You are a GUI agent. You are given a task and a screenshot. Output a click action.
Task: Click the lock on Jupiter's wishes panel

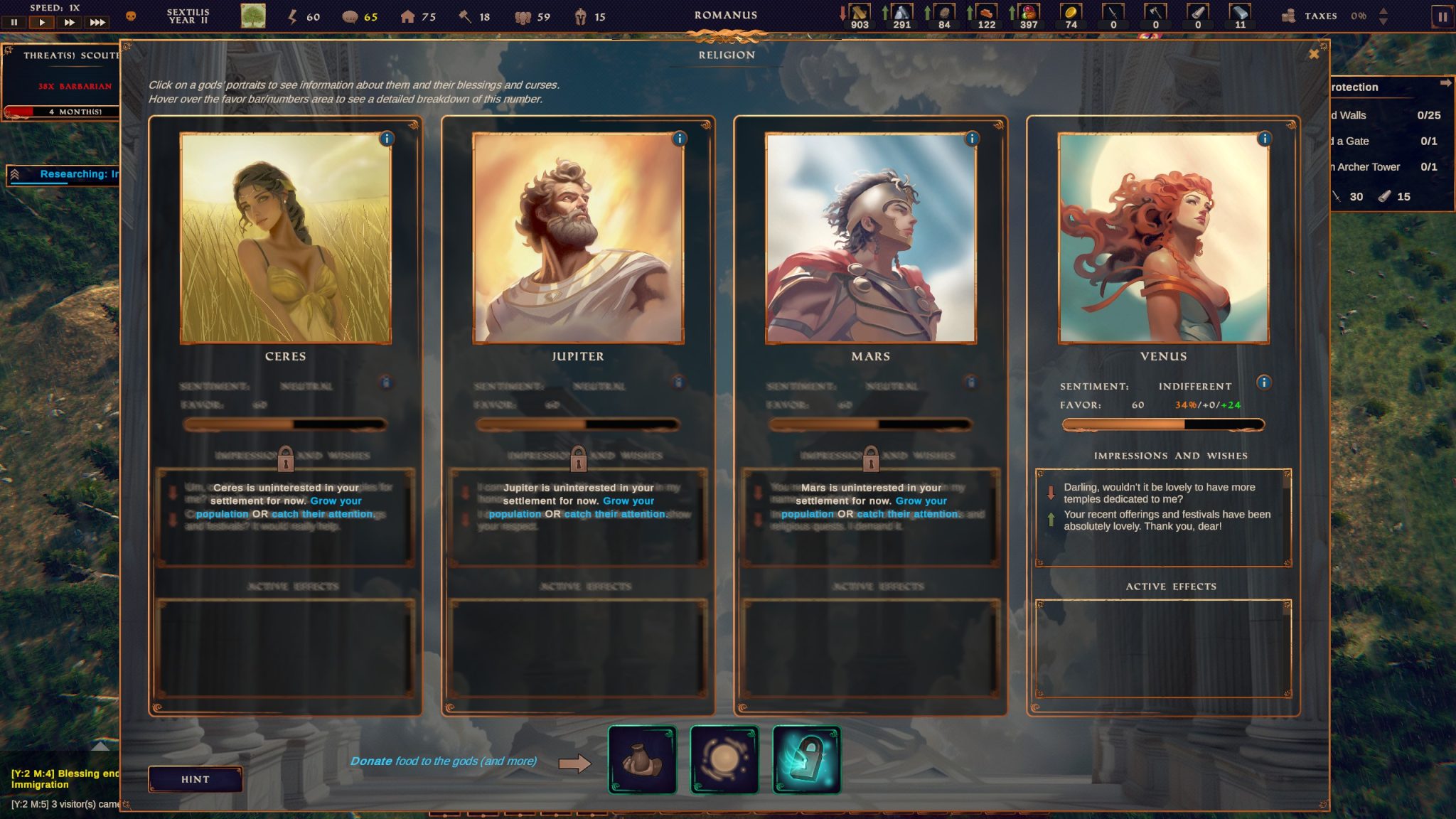(x=580, y=456)
